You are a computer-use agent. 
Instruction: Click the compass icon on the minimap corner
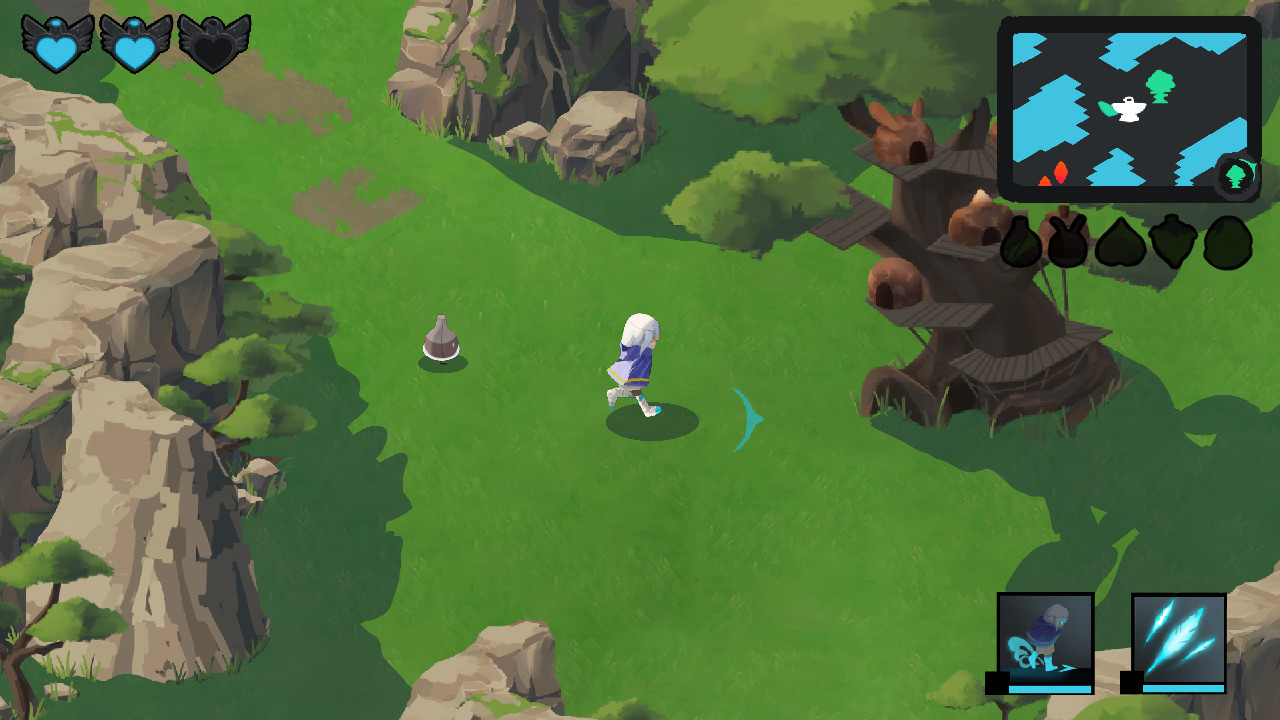tap(1236, 176)
